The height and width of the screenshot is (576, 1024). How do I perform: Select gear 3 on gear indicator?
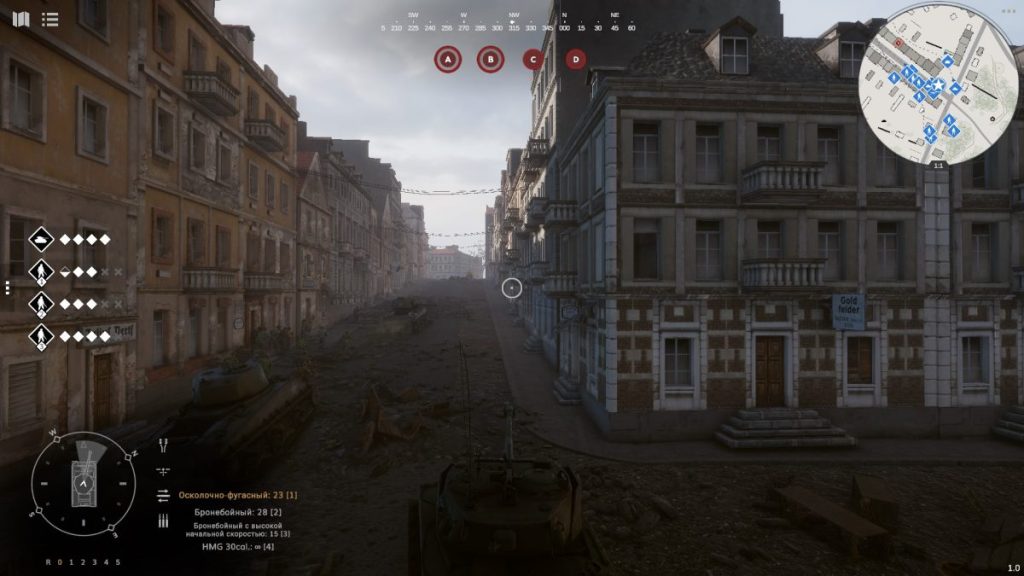94,562
